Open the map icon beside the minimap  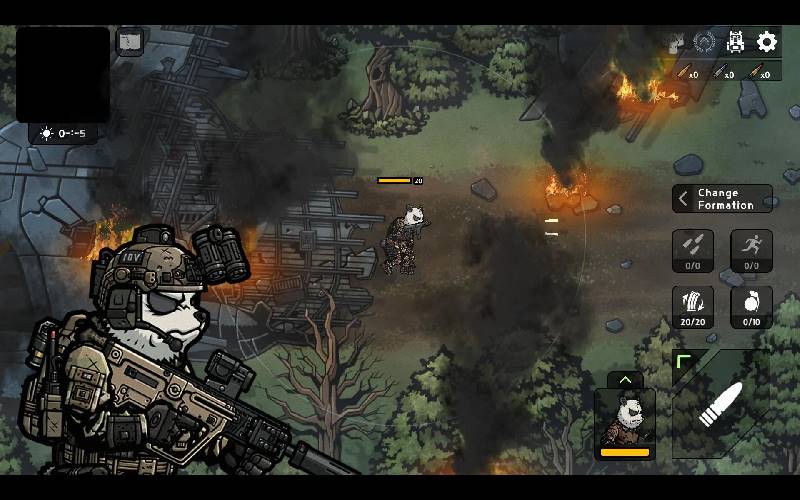[130, 42]
